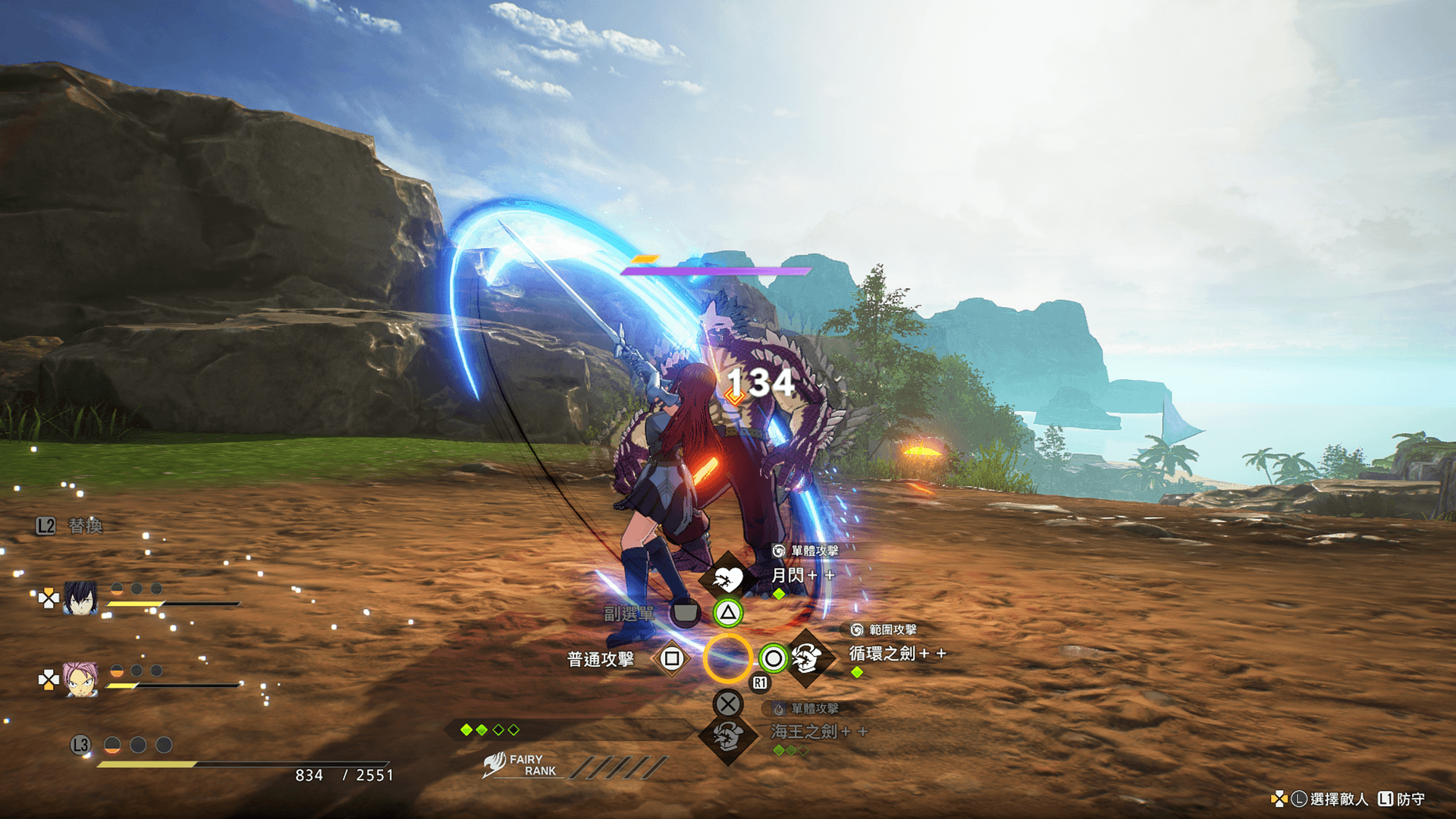
Task: Select the 月閃++ single-target skill
Action: pyautogui.click(x=802, y=576)
